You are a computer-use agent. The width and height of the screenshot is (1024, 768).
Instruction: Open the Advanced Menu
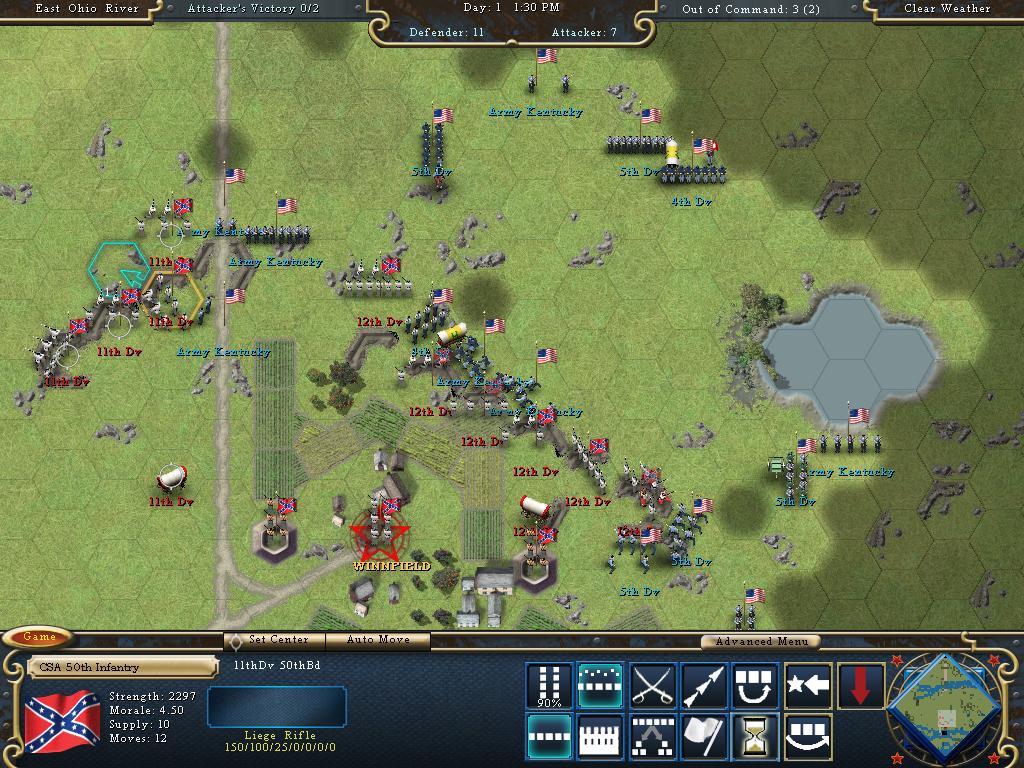tap(760, 641)
